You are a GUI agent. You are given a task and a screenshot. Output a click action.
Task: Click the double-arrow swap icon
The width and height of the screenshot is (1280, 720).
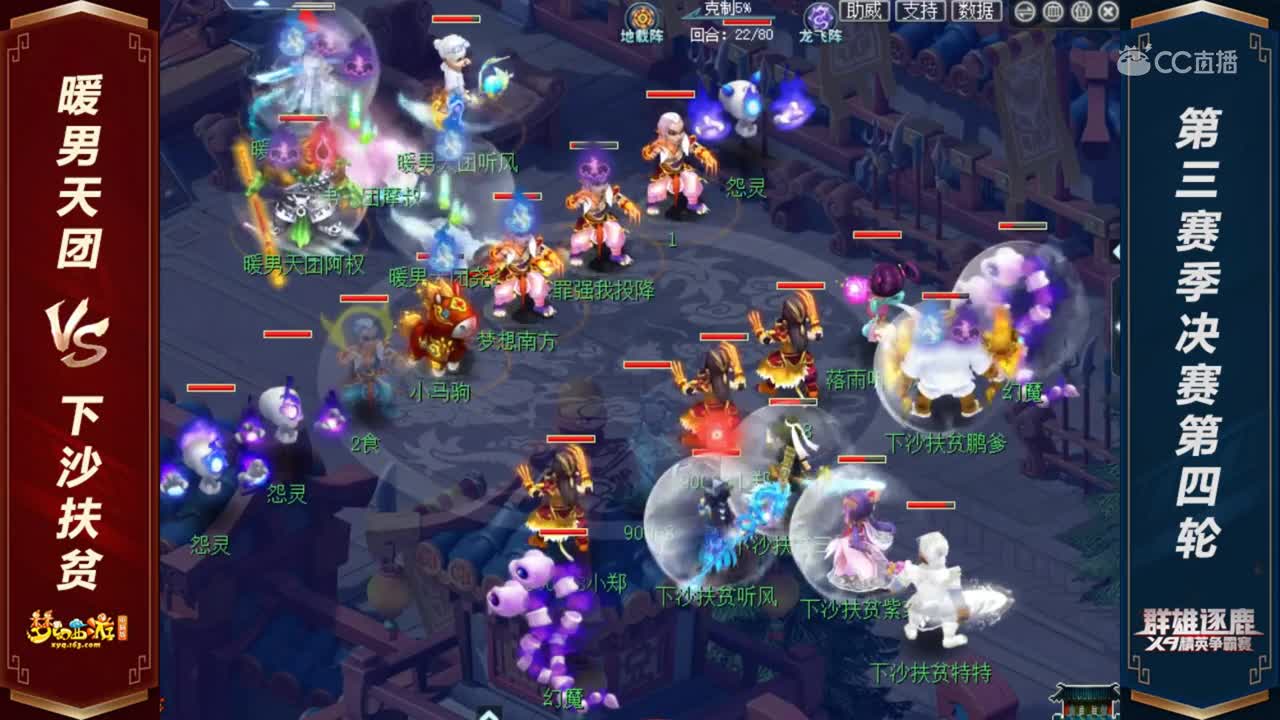1024,12
